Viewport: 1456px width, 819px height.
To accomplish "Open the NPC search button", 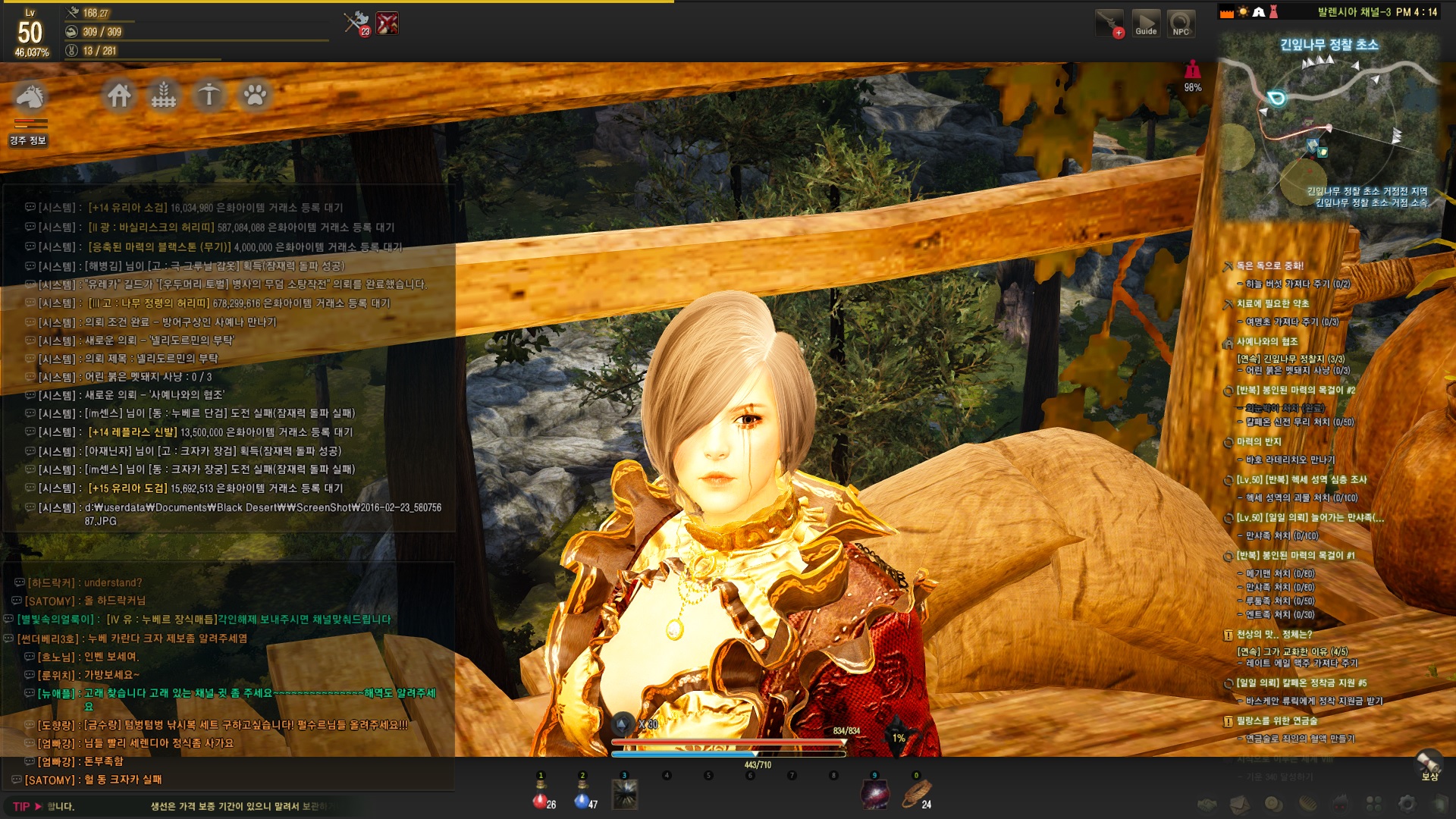I will coord(1181,24).
